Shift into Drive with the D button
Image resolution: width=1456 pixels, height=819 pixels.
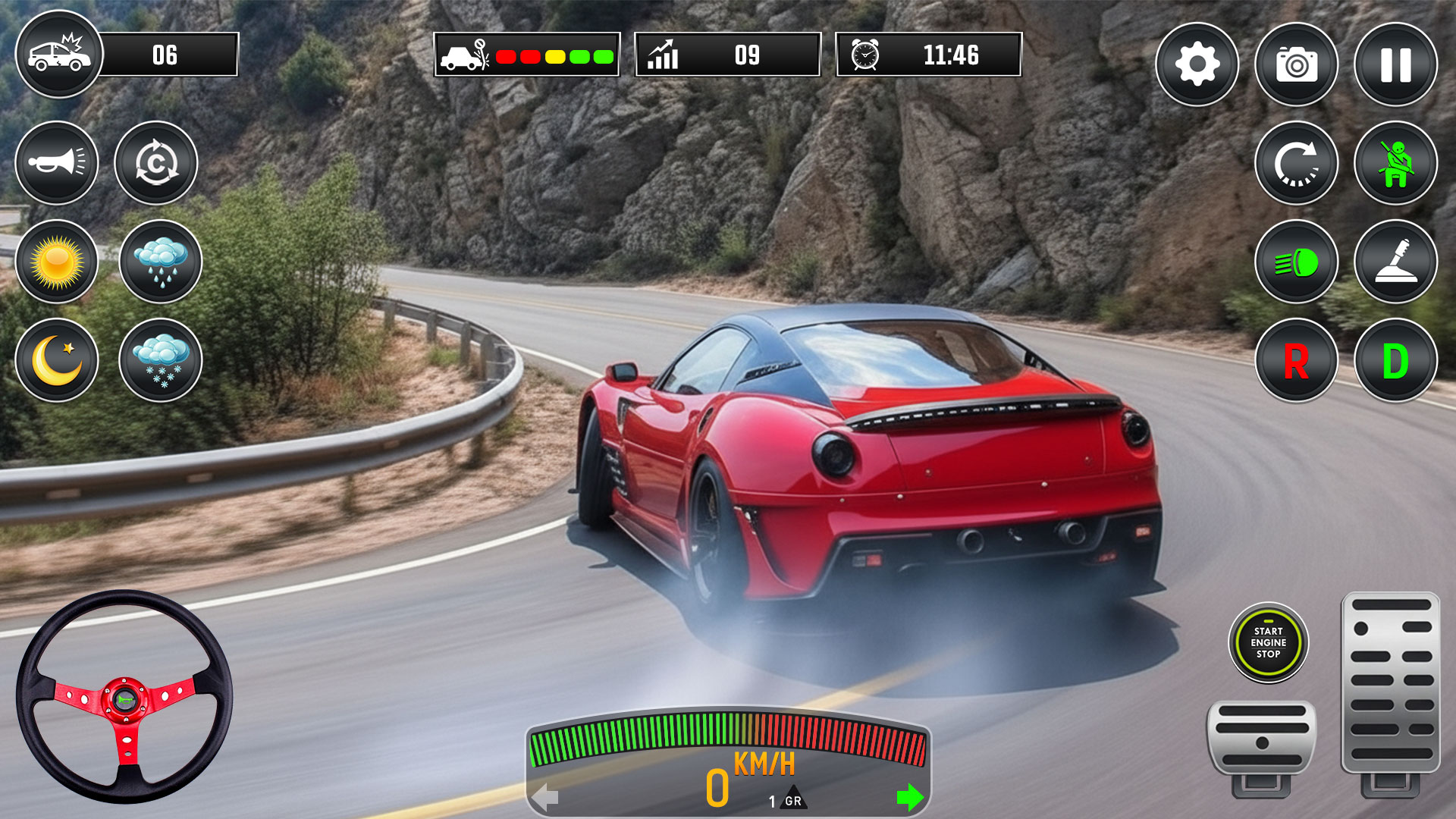click(x=1395, y=360)
